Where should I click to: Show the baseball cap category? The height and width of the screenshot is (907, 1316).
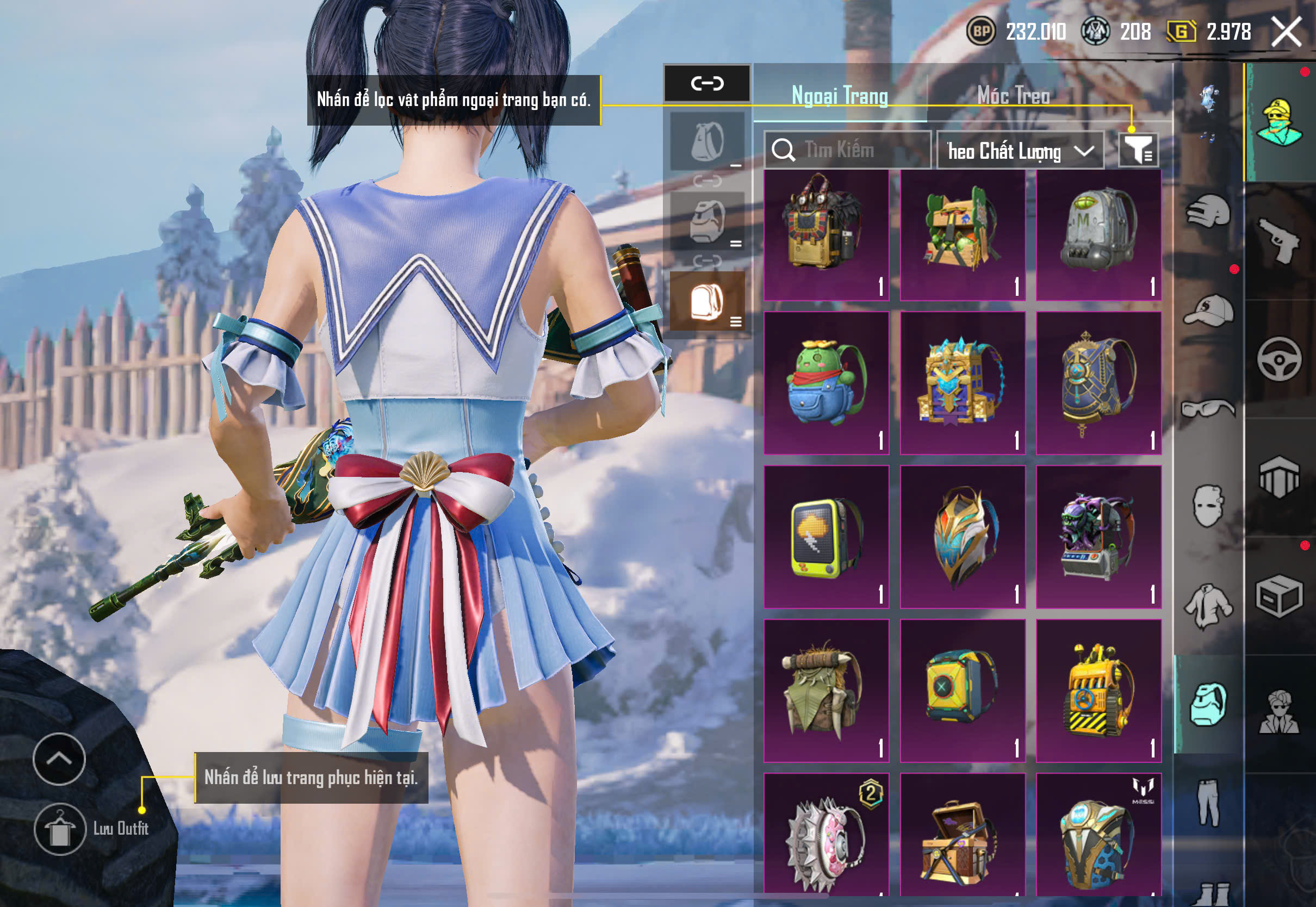coord(1208,310)
